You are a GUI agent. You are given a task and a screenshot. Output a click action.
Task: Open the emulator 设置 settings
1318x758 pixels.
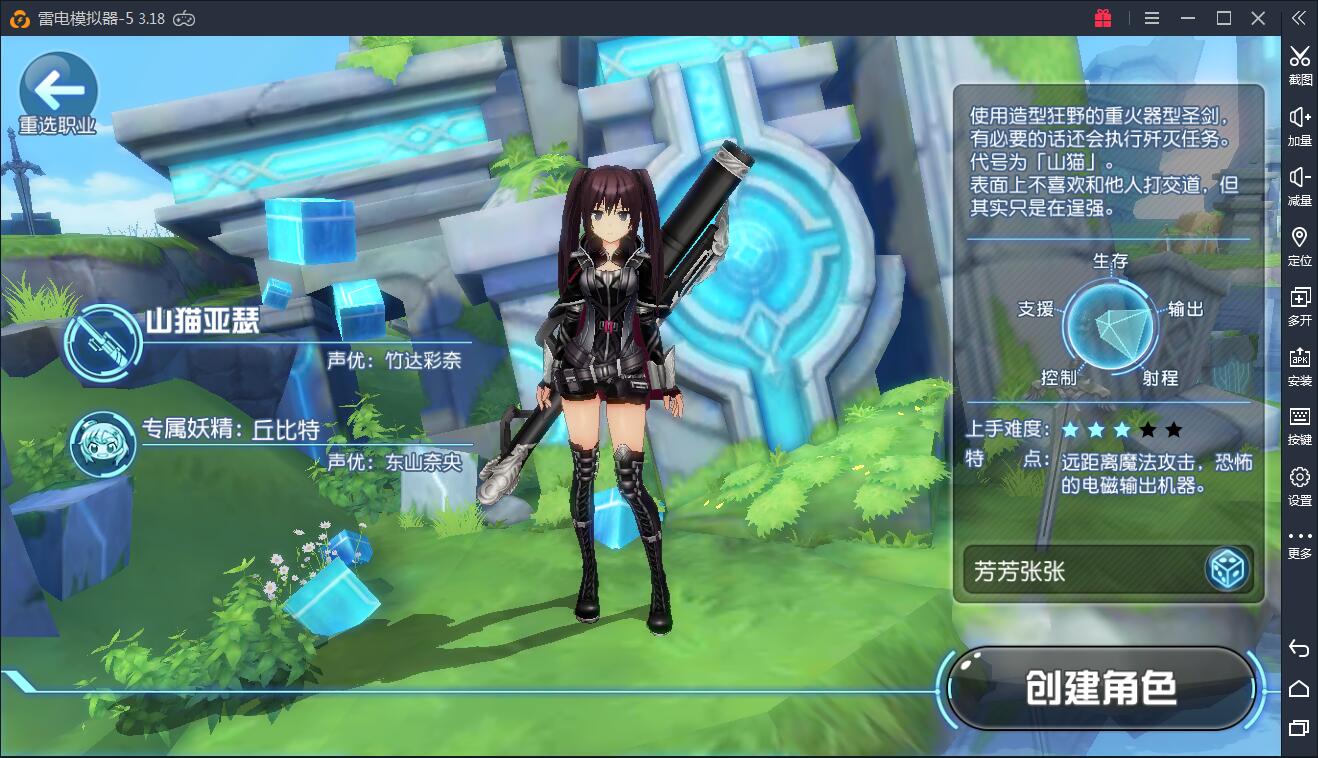click(x=1299, y=484)
